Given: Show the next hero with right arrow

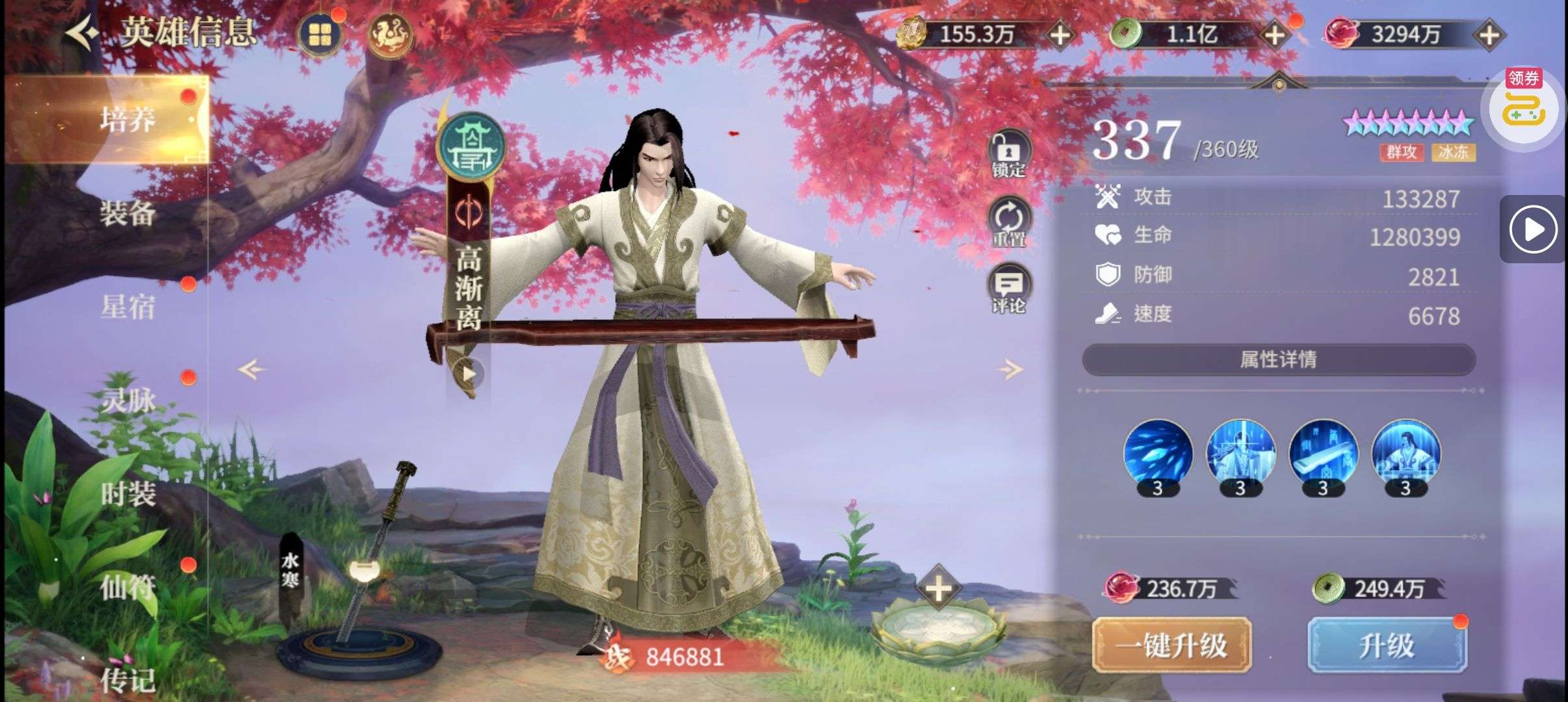Looking at the screenshot, I should 1009,370.
